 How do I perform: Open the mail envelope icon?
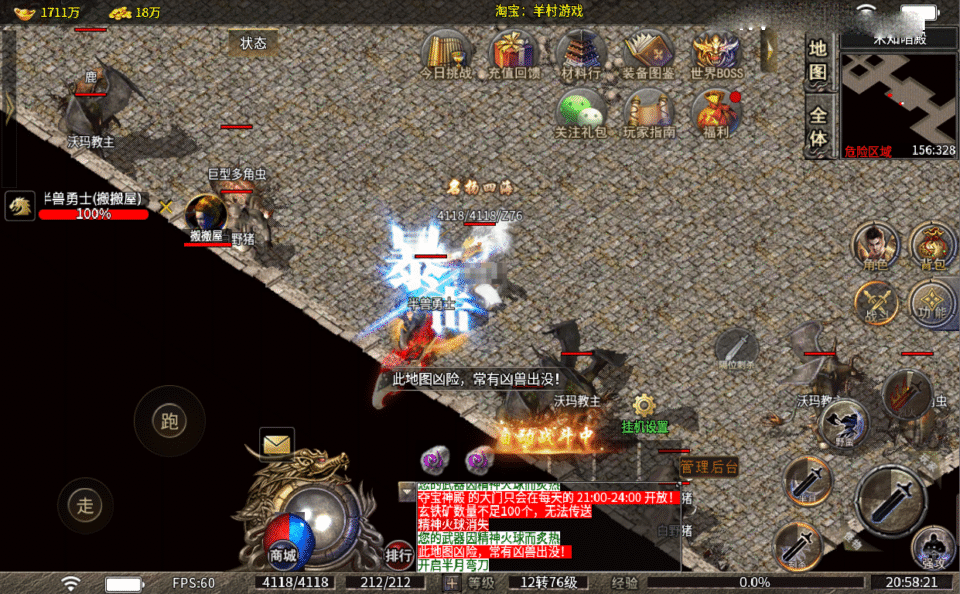[276, 441]
